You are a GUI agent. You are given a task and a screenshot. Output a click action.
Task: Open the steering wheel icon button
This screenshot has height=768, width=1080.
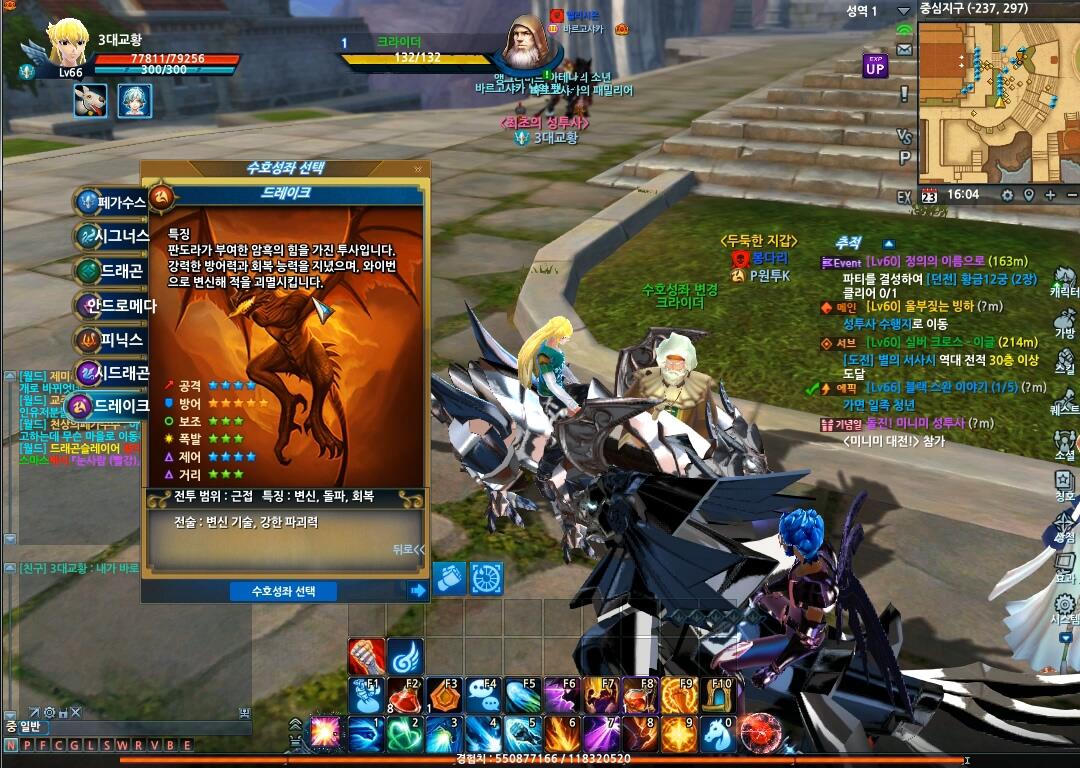(487, 578)
